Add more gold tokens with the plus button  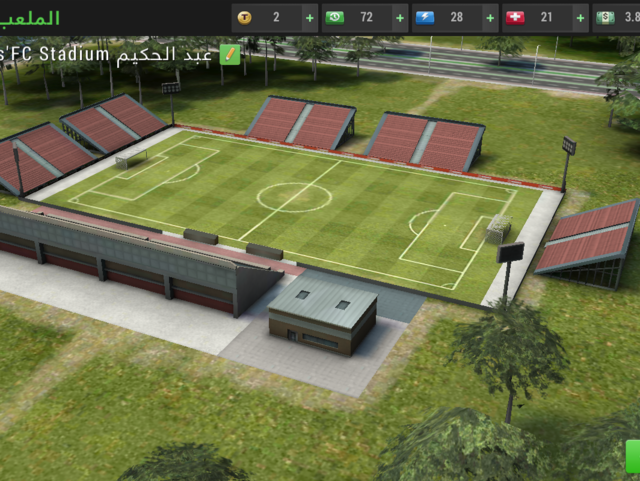[309, 18]
